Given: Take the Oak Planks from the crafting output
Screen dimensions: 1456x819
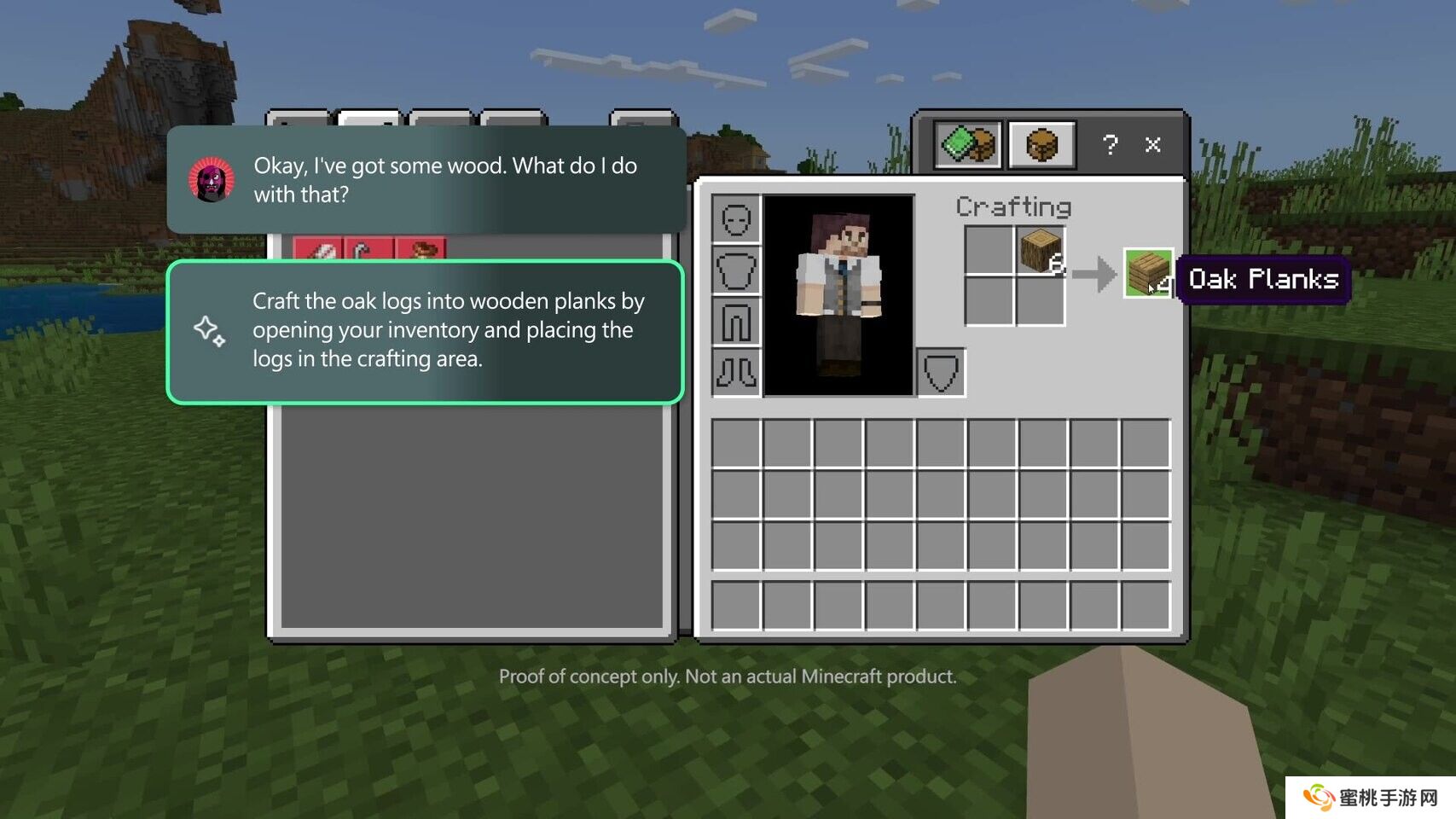Looking at the screenshot, I should point(1148,273).
